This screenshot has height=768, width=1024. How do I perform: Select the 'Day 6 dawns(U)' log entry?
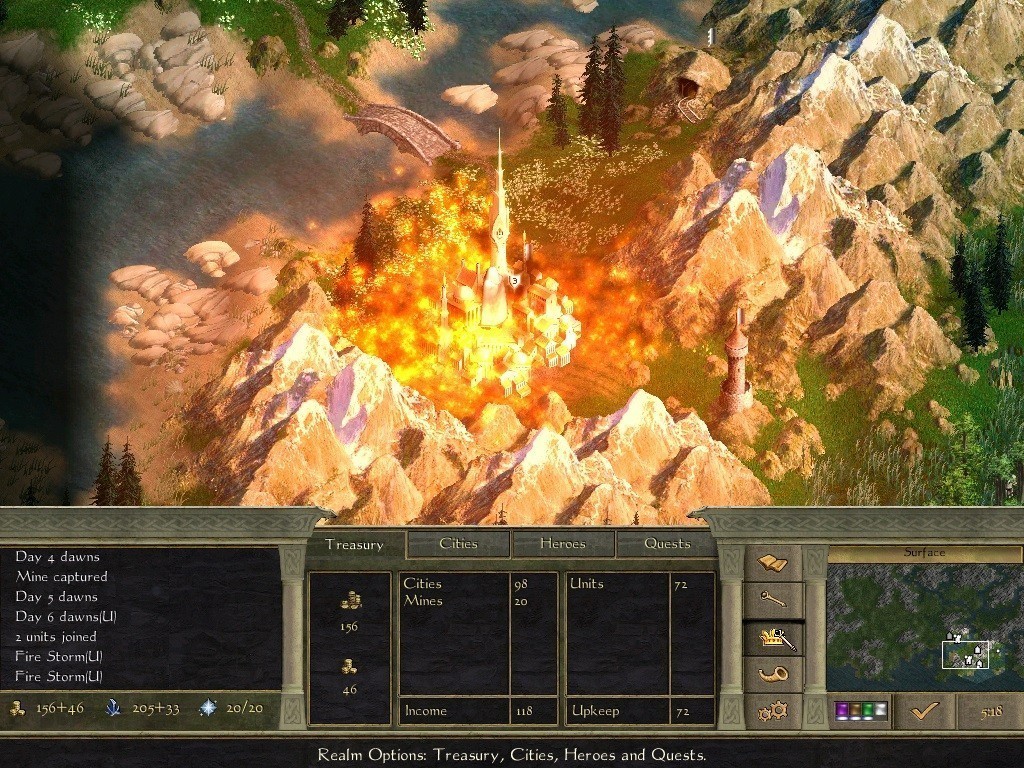click(x=66, y=617)
